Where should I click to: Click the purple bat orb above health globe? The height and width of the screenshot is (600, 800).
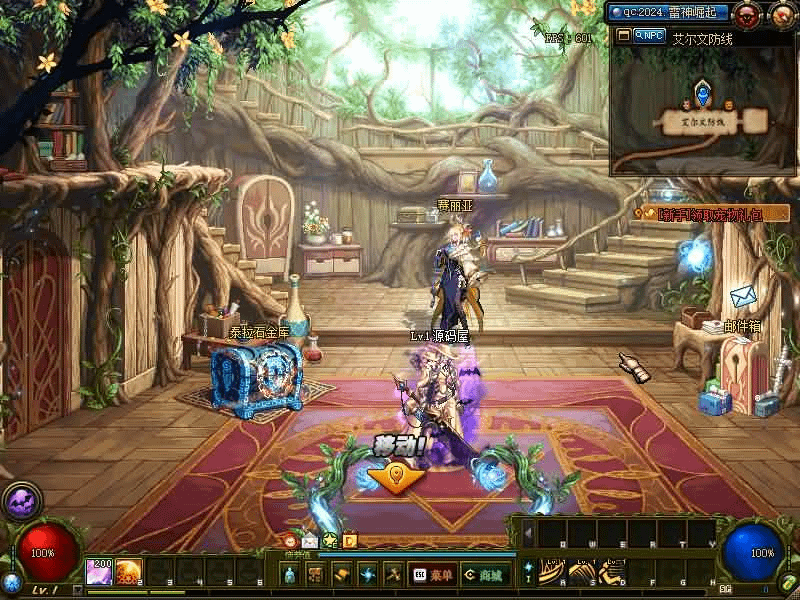pyautogui.click(x=20, y=500)
